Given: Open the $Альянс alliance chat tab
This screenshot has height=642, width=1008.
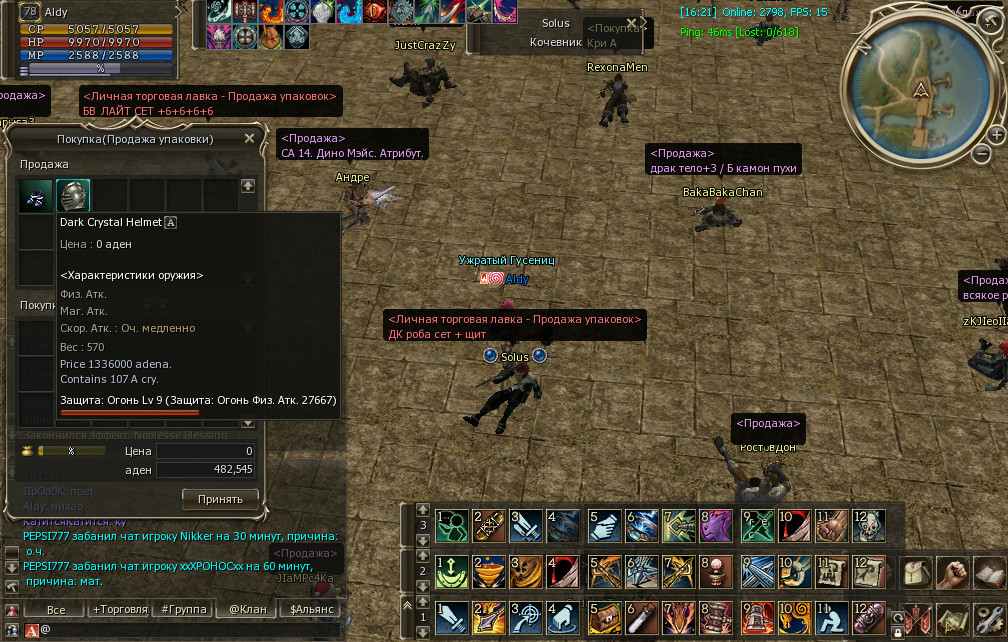Looking at the screenshot, I should point(309,609).
